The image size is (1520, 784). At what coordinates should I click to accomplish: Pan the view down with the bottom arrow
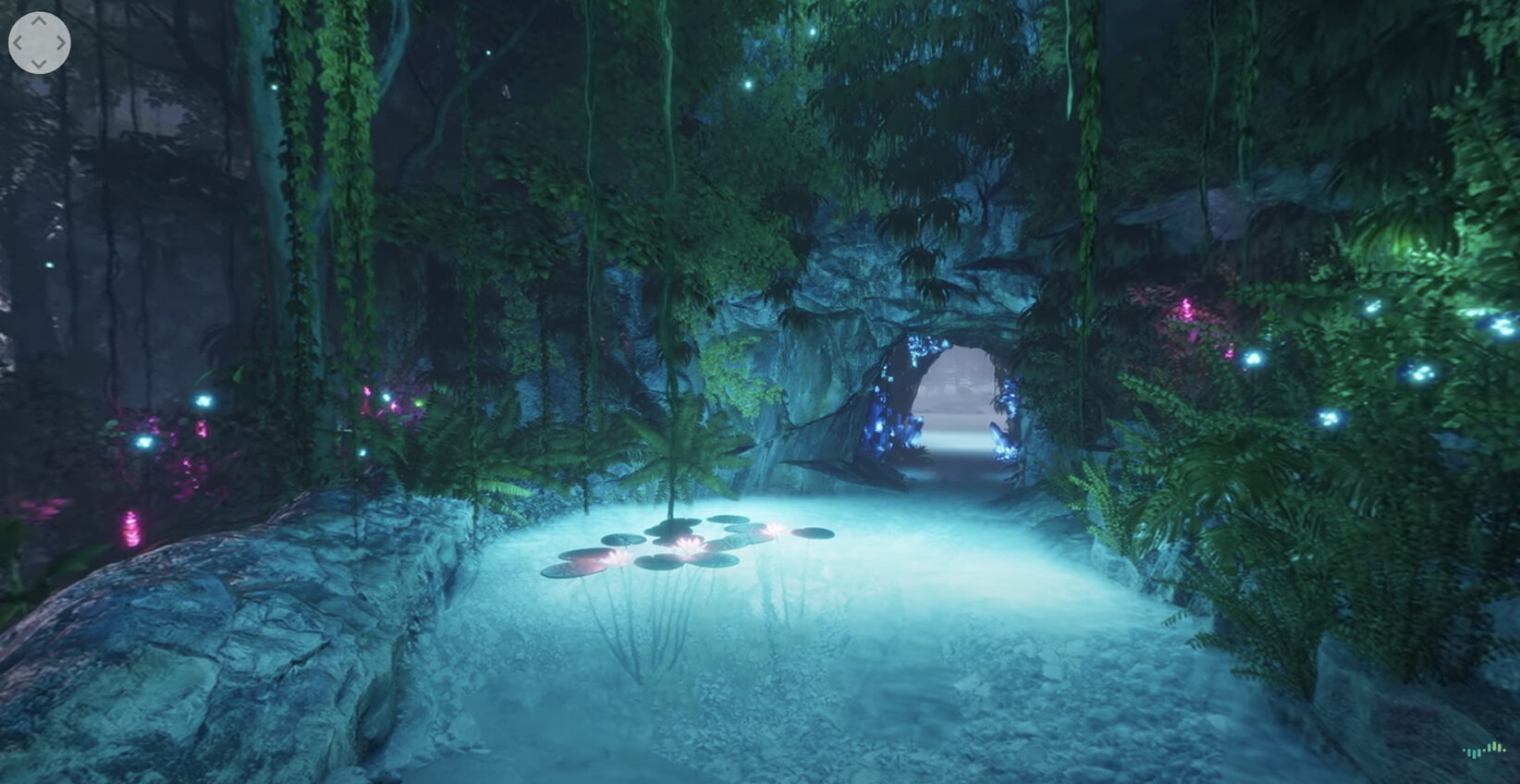39,63
